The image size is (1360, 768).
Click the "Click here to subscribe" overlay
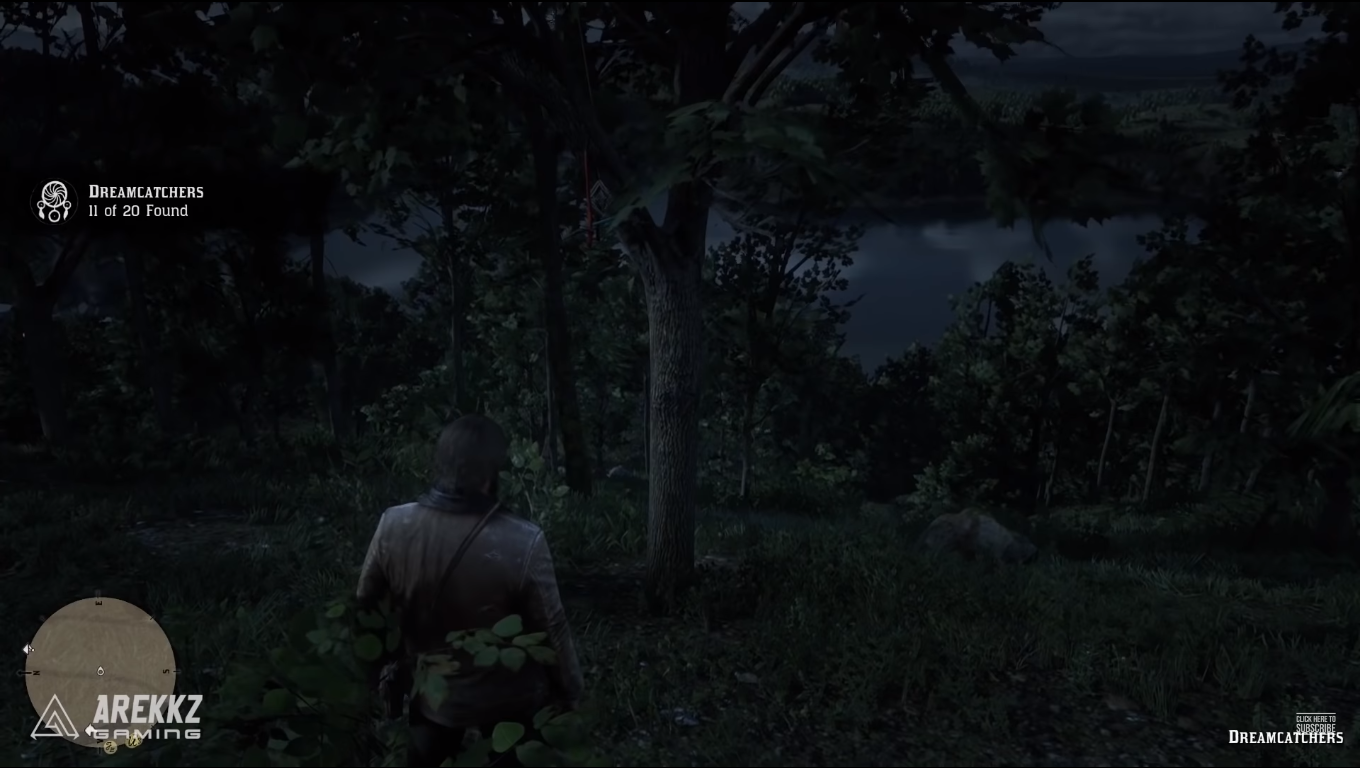1315,723
